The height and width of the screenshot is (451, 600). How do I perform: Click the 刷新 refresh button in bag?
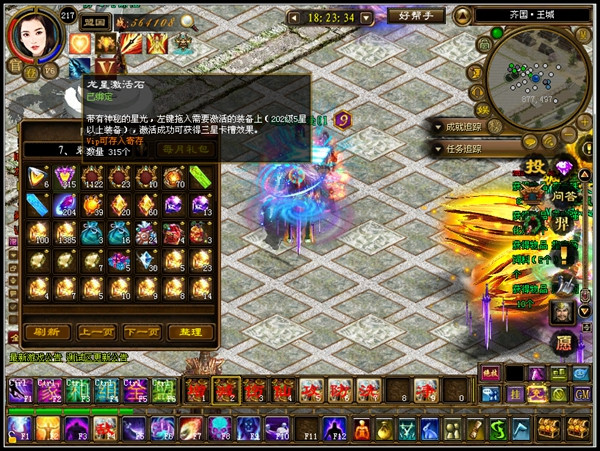coord(46,332)
